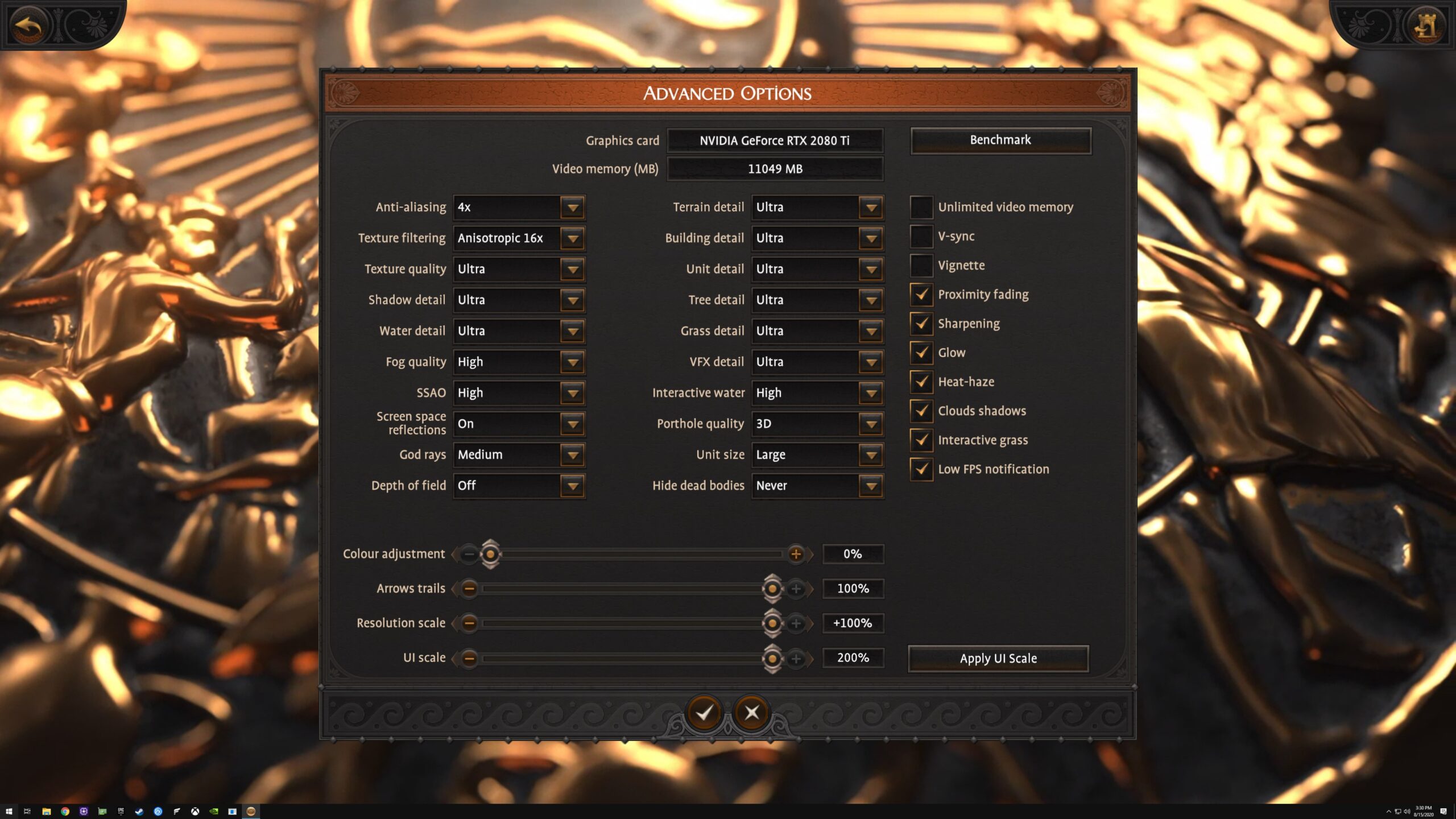Open NVIDIA GeForce Experience from the taskbar

[x=215, y=812]
